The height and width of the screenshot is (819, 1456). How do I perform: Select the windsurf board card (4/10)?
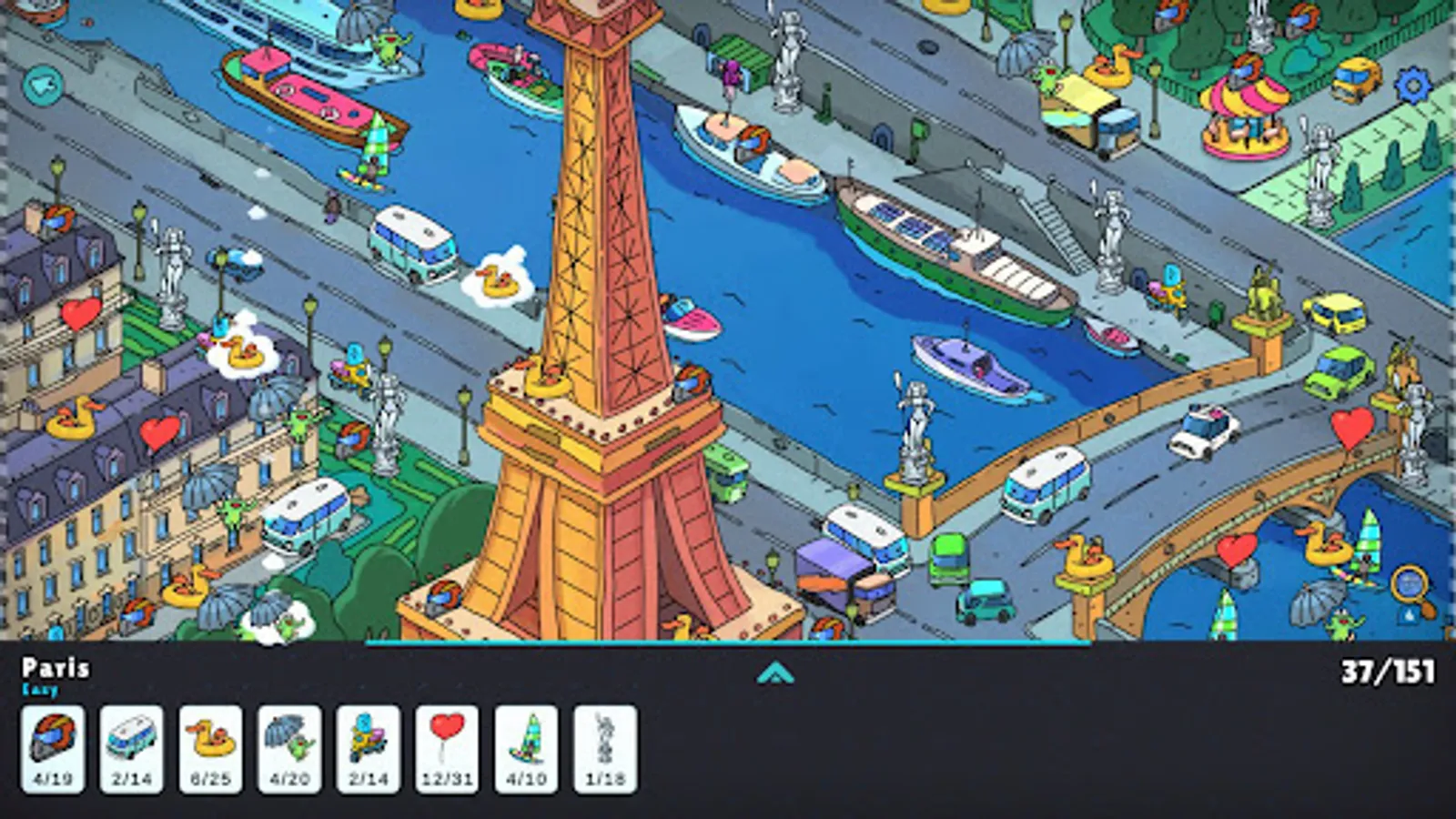[x=519, y=742]
